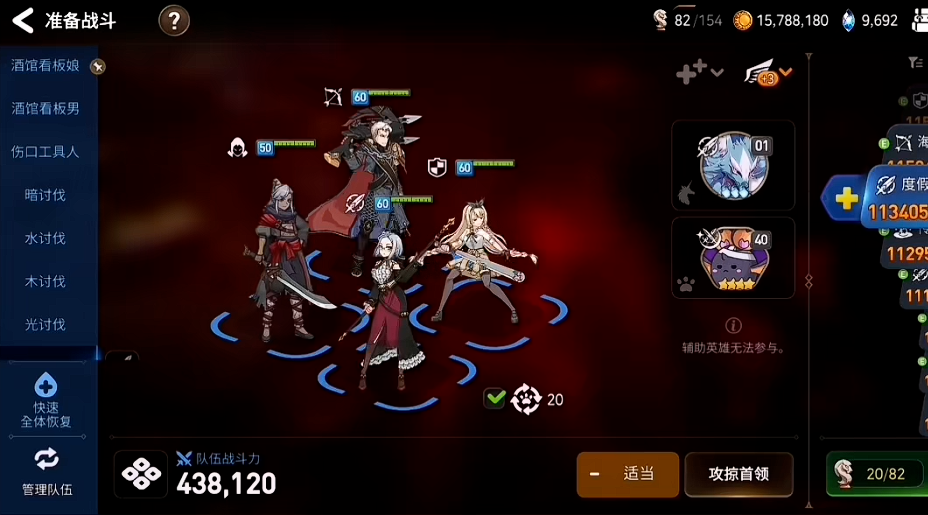Expand the plus signs buff dropdown

pyautogui.click(x=699, y=71)
